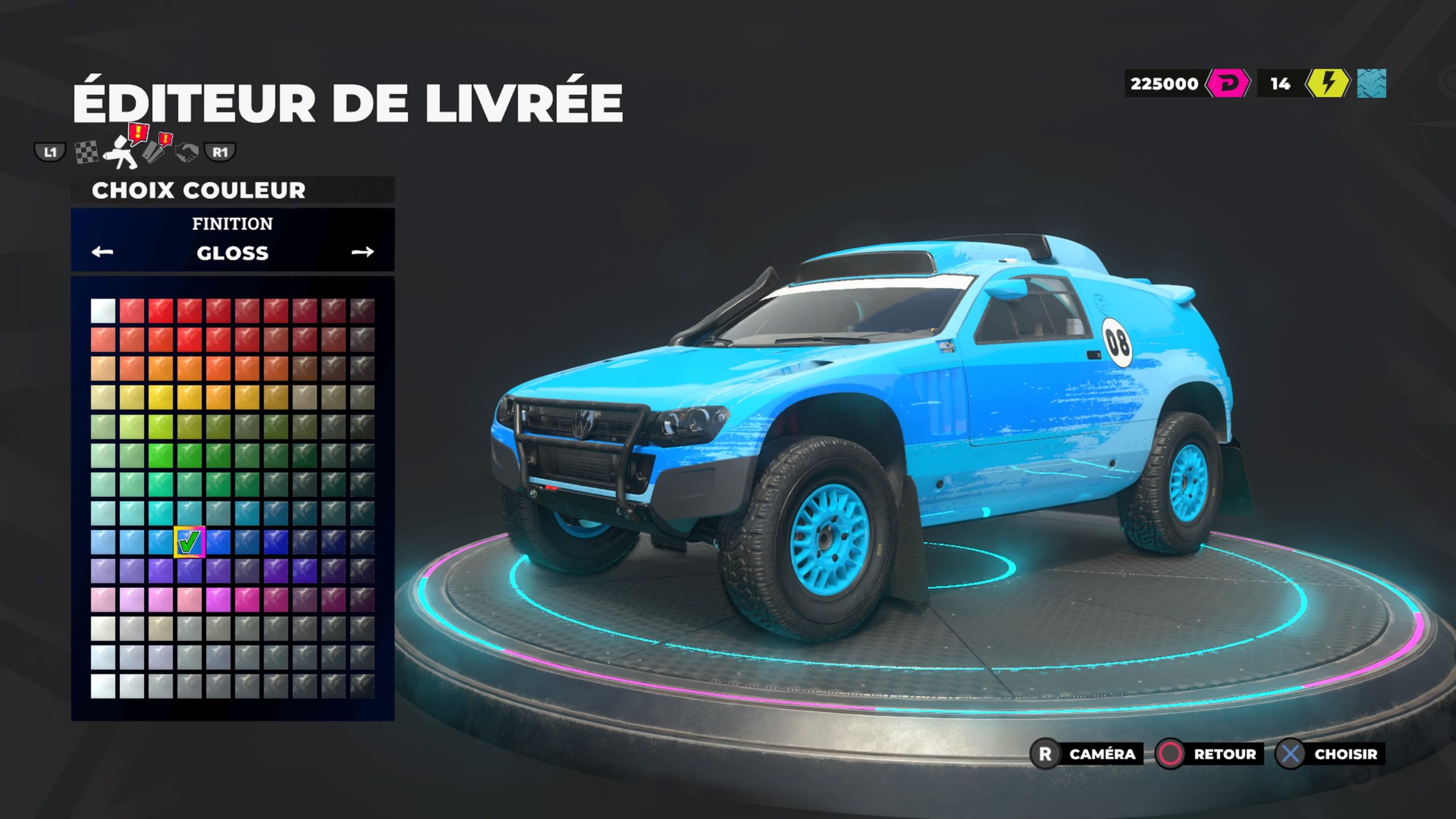Confirm with the Choisir label
This screenshot has height=819, width=1456.
click(x=1345, y=754)
